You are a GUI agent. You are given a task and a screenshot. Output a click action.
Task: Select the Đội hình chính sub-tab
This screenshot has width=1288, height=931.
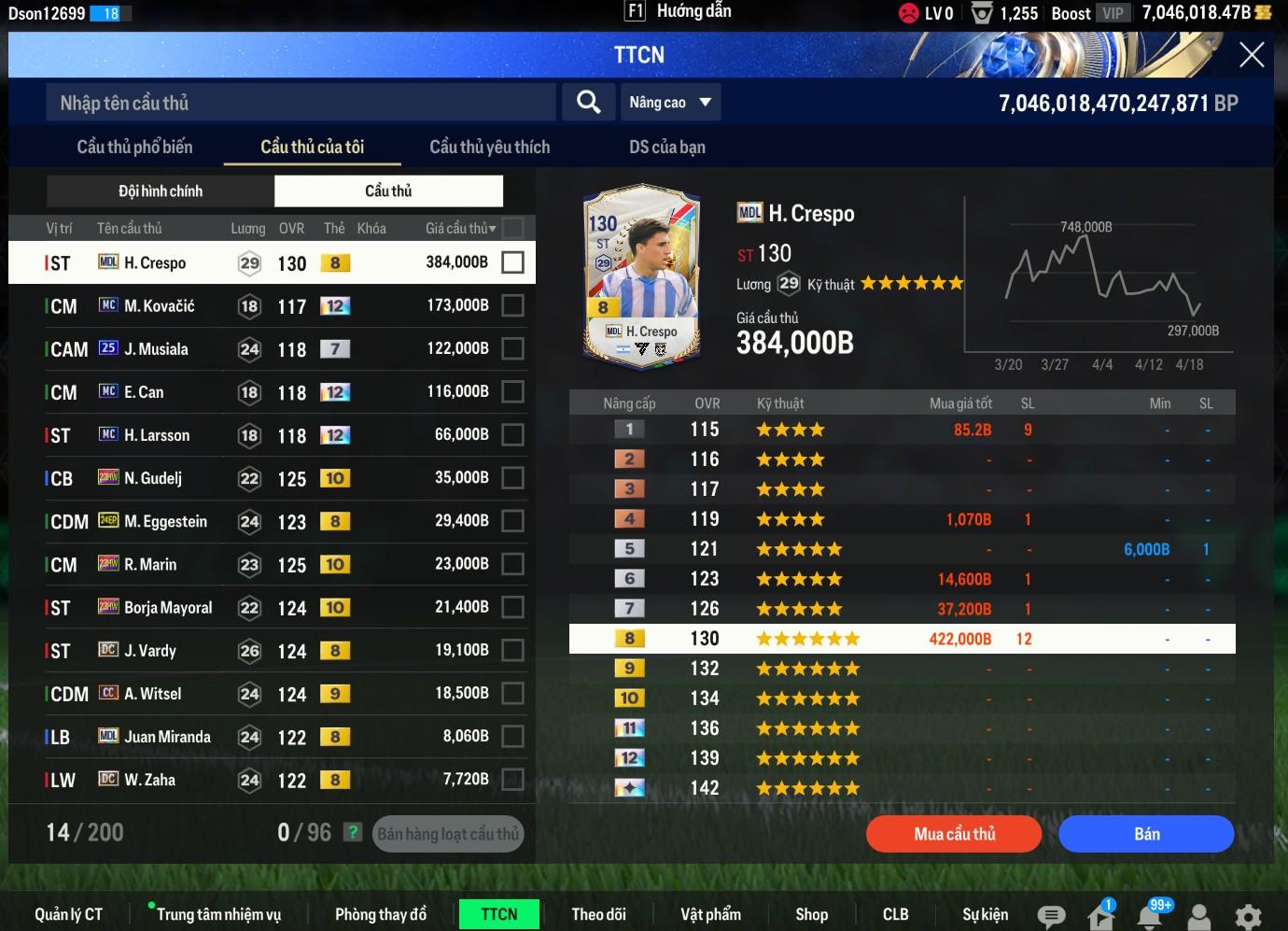(x=161, y=190)
